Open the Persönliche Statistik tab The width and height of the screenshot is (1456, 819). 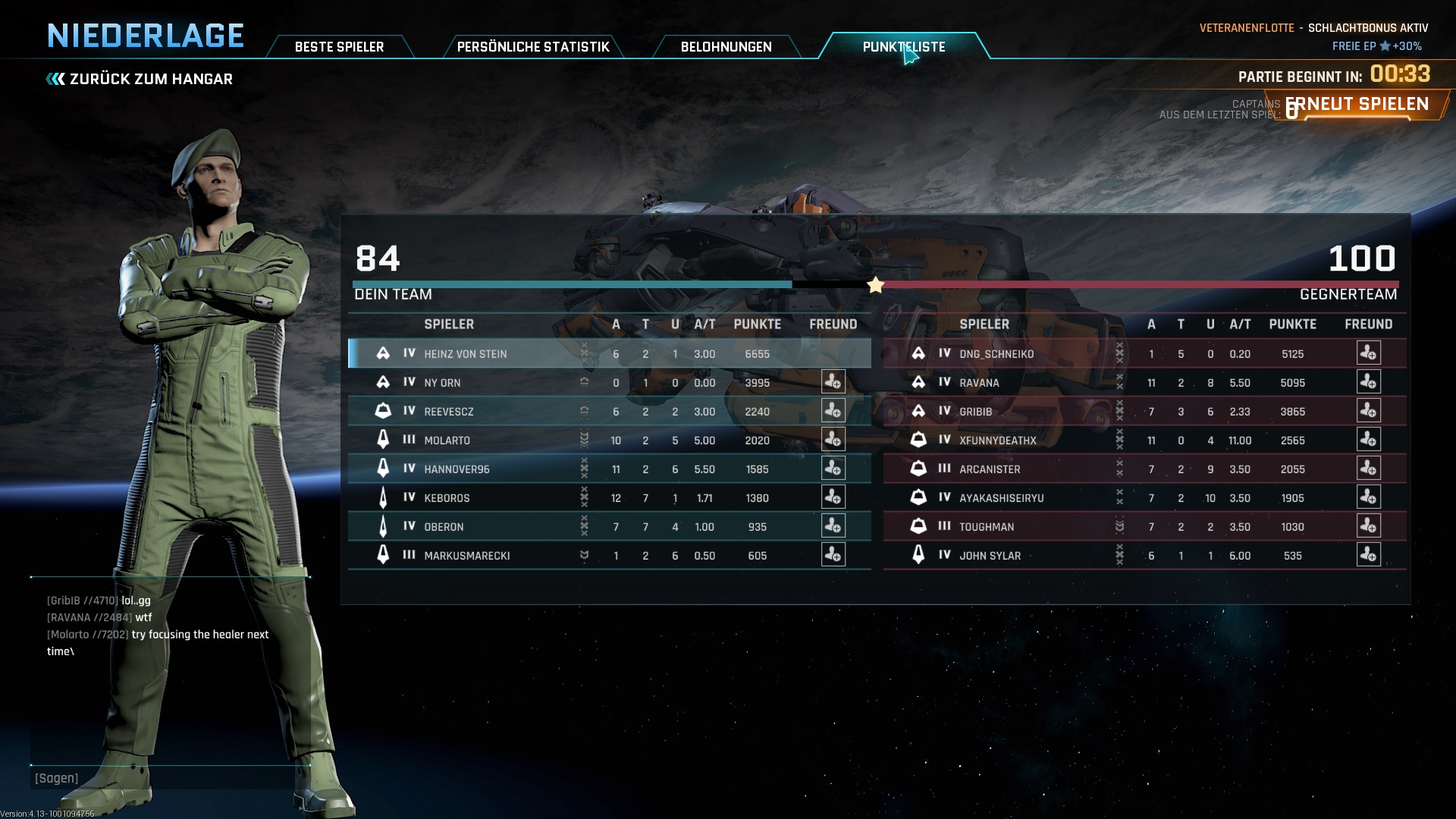click(532, 47)
